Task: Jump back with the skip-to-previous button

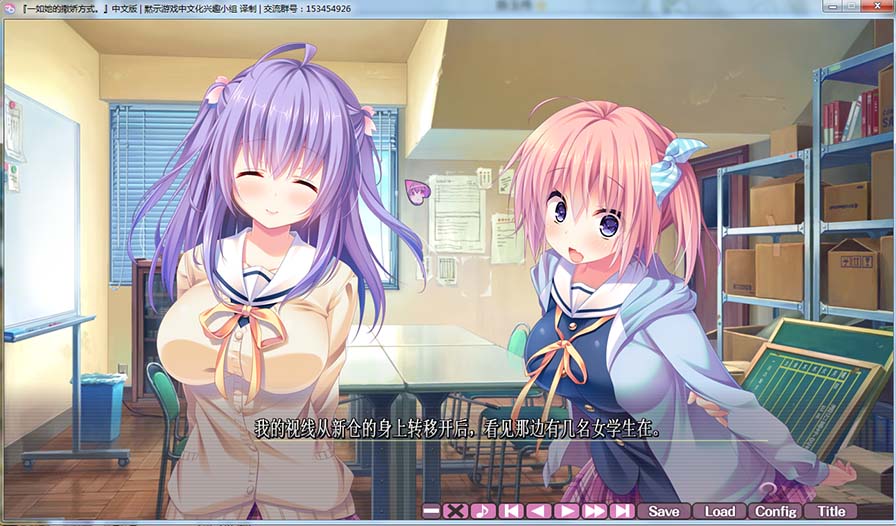Action: click(x=511, y=511)
